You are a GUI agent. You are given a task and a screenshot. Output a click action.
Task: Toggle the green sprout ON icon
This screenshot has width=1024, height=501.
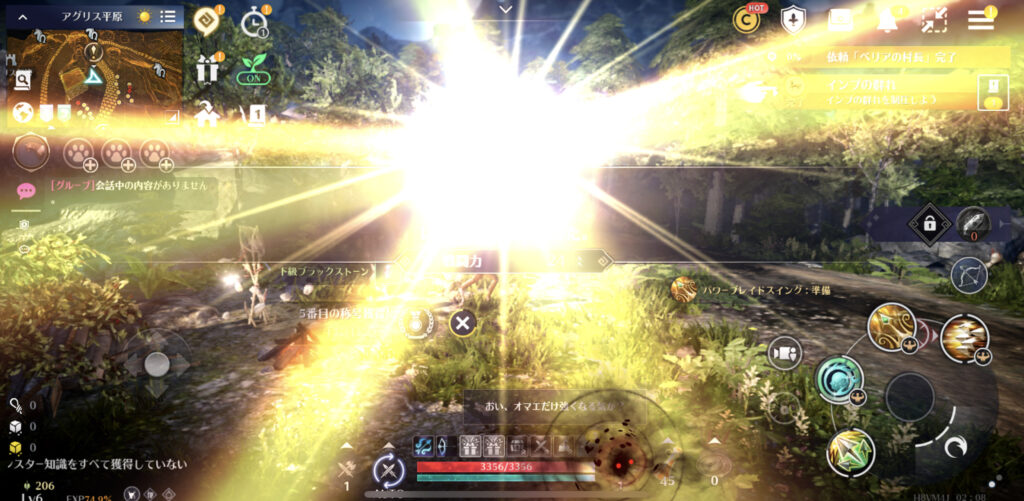tap(253, 69)
